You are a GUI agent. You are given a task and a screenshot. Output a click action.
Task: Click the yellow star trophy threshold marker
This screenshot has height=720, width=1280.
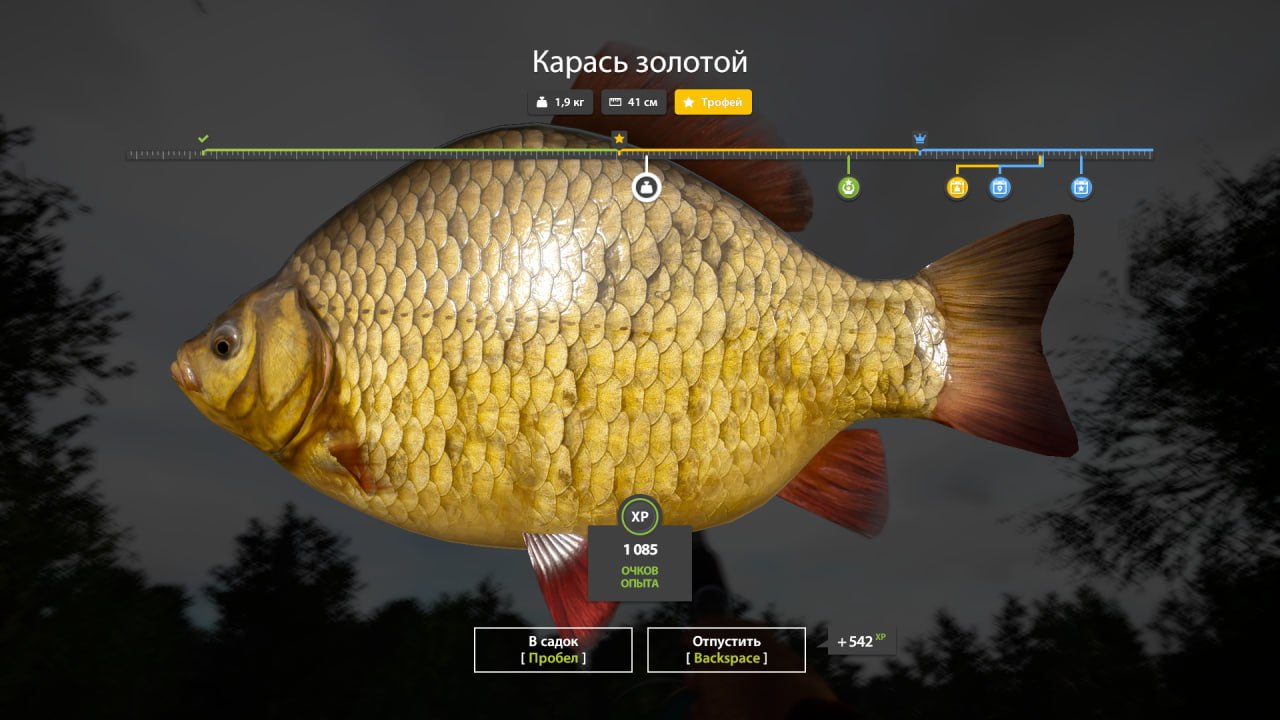point(619,138)
